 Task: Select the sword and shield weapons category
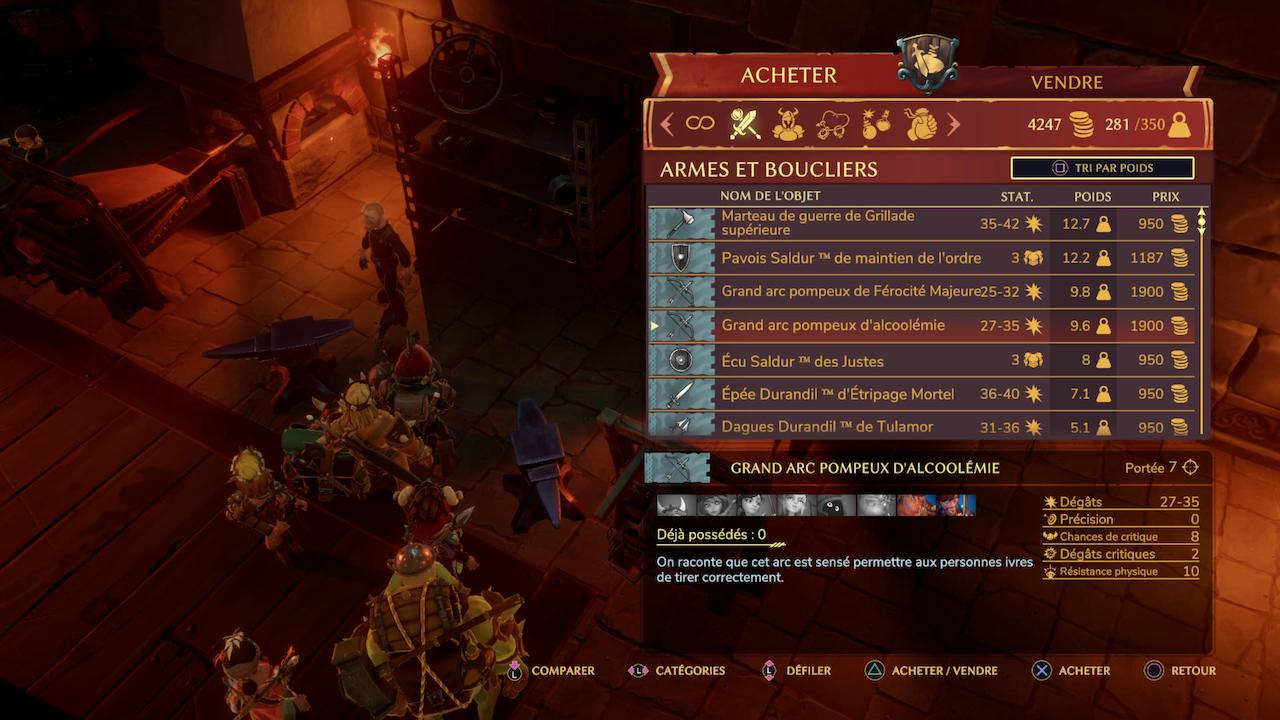pos(745,124)
